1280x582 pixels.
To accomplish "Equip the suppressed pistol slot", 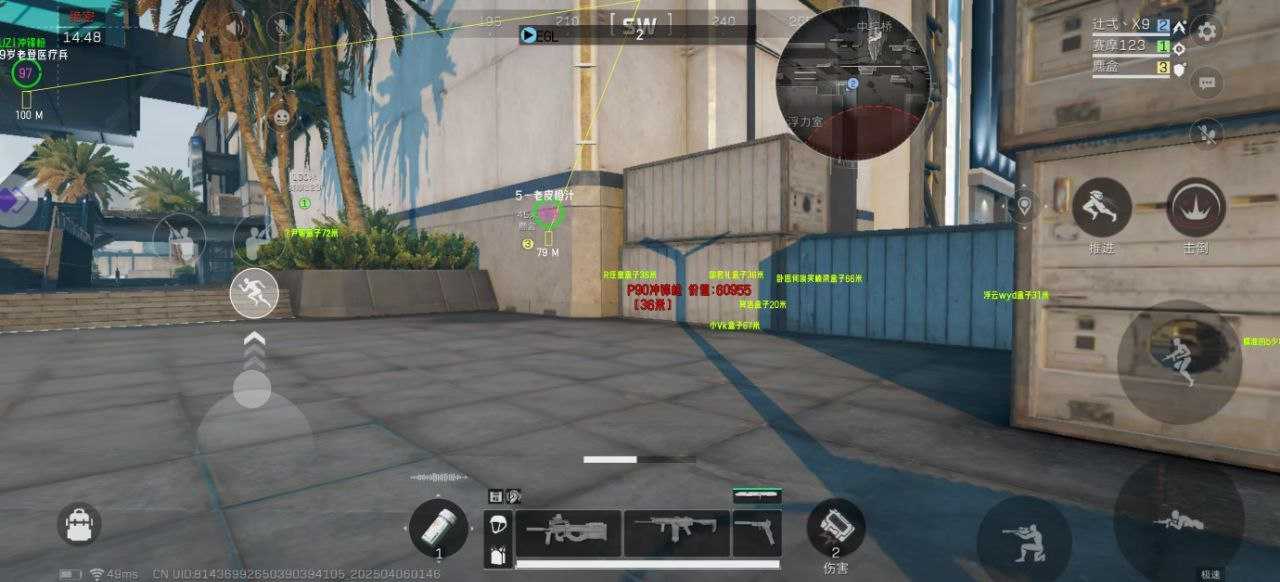I will pyautogui.click(x=757, y=533).
